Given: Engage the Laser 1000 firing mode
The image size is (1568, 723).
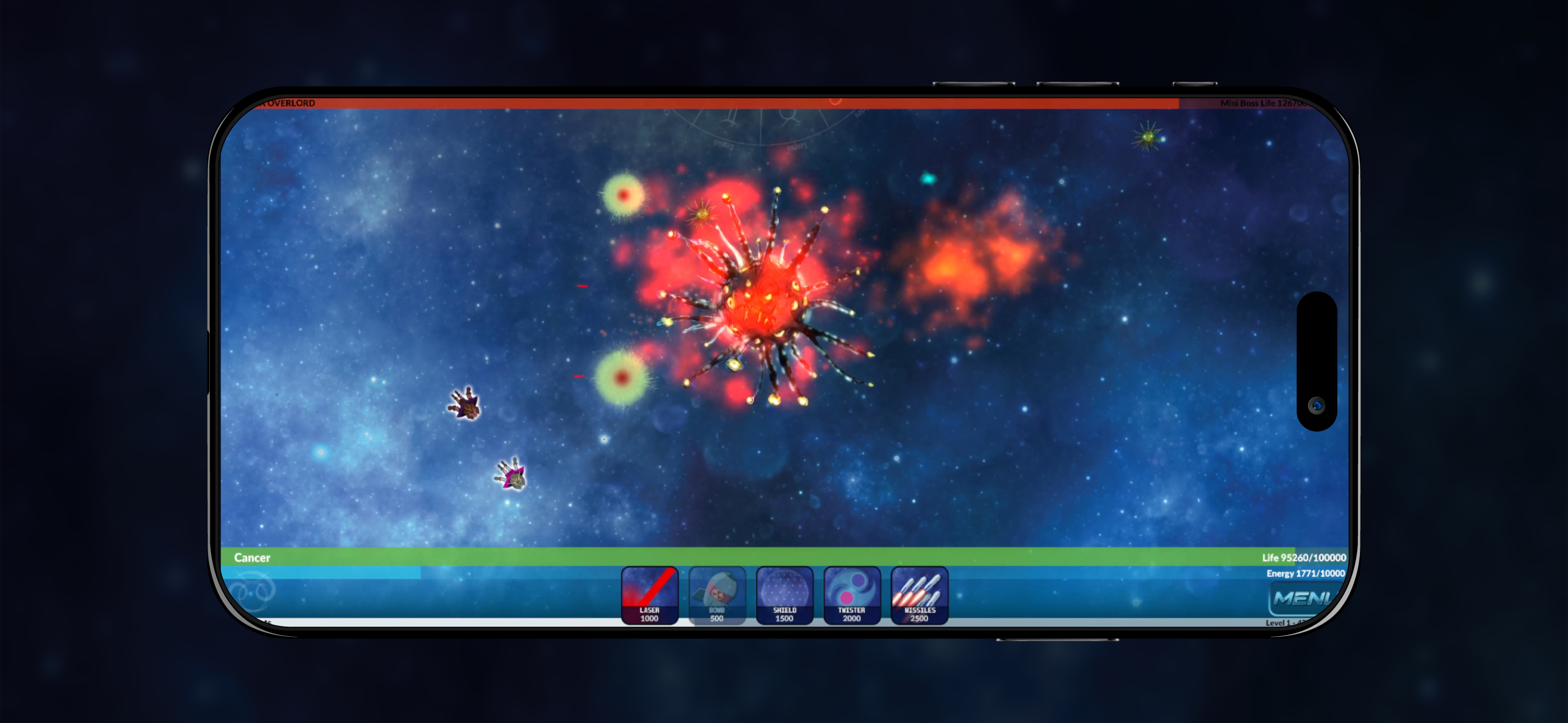Looking at the screenshot, I should pyautogui.click(x=649, y=596).
